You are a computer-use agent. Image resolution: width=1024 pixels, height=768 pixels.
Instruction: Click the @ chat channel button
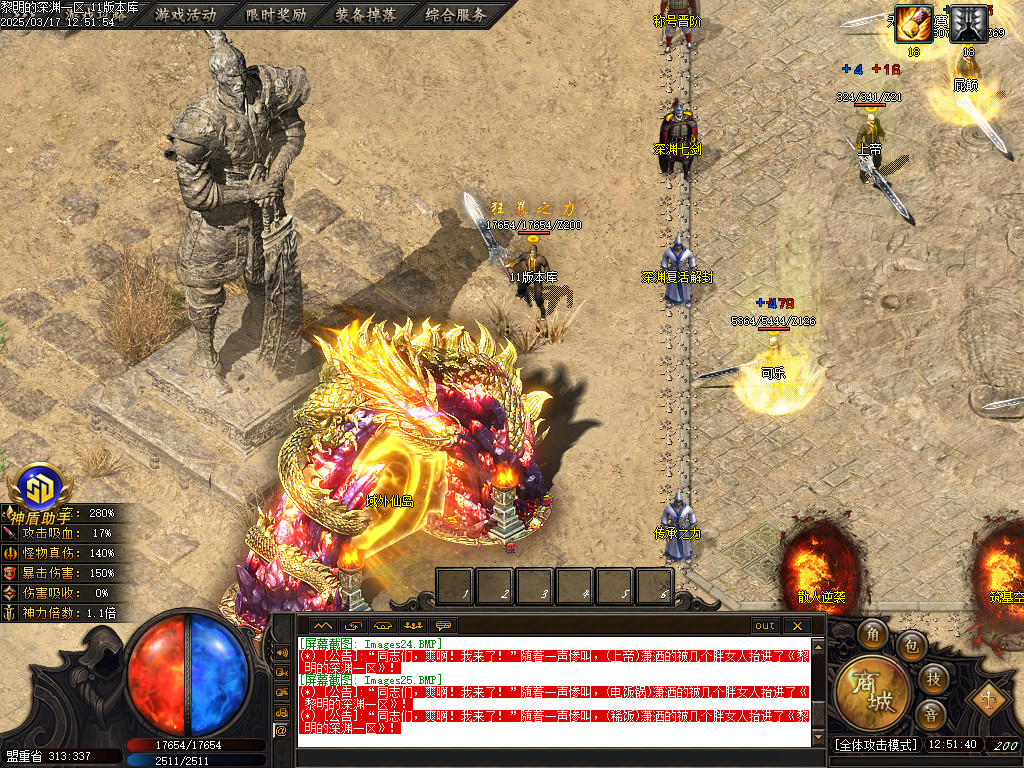tap(281, 731)
